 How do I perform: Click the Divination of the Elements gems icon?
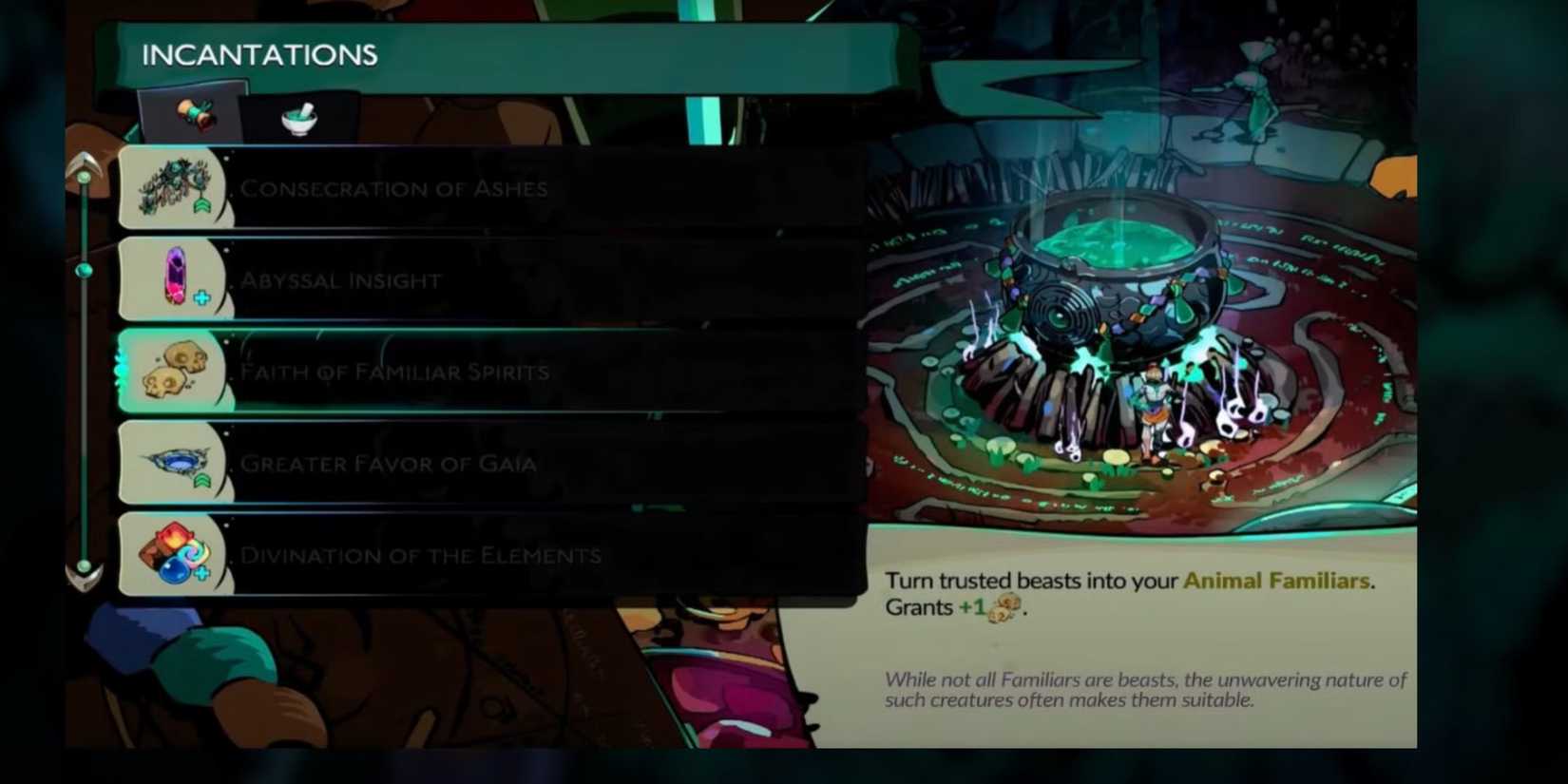coord(174,554)
